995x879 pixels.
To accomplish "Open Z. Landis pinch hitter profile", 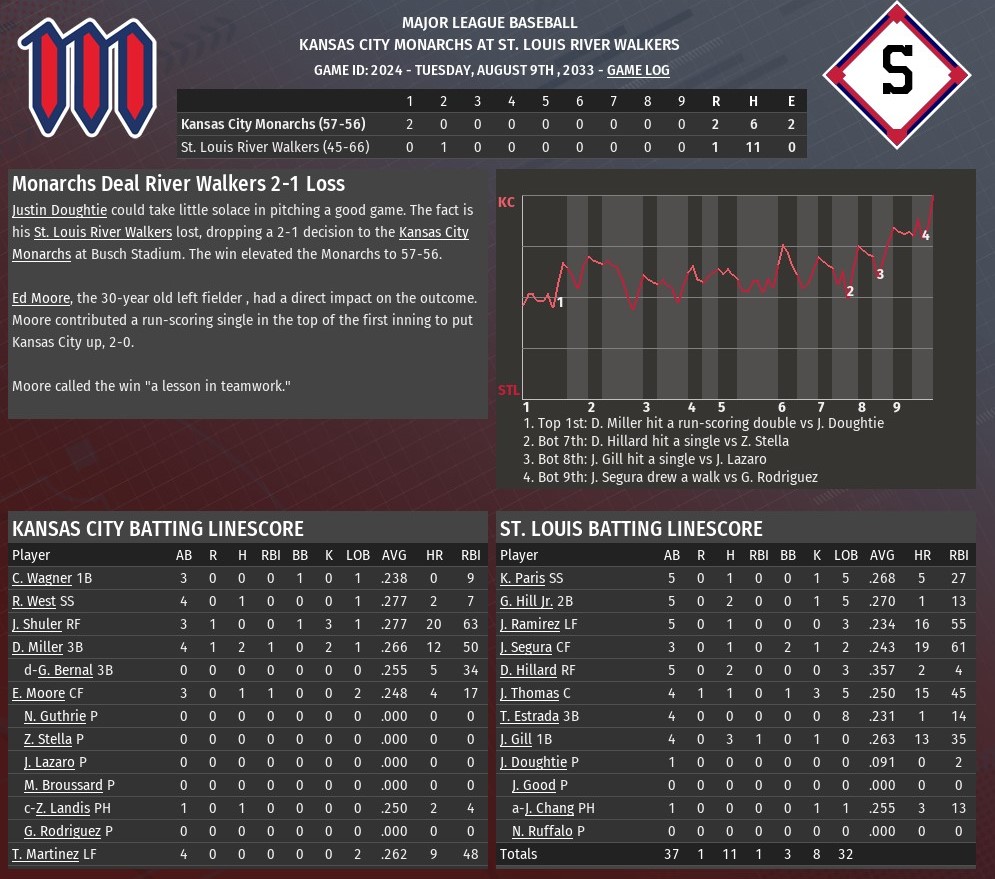I will (63, 808).
